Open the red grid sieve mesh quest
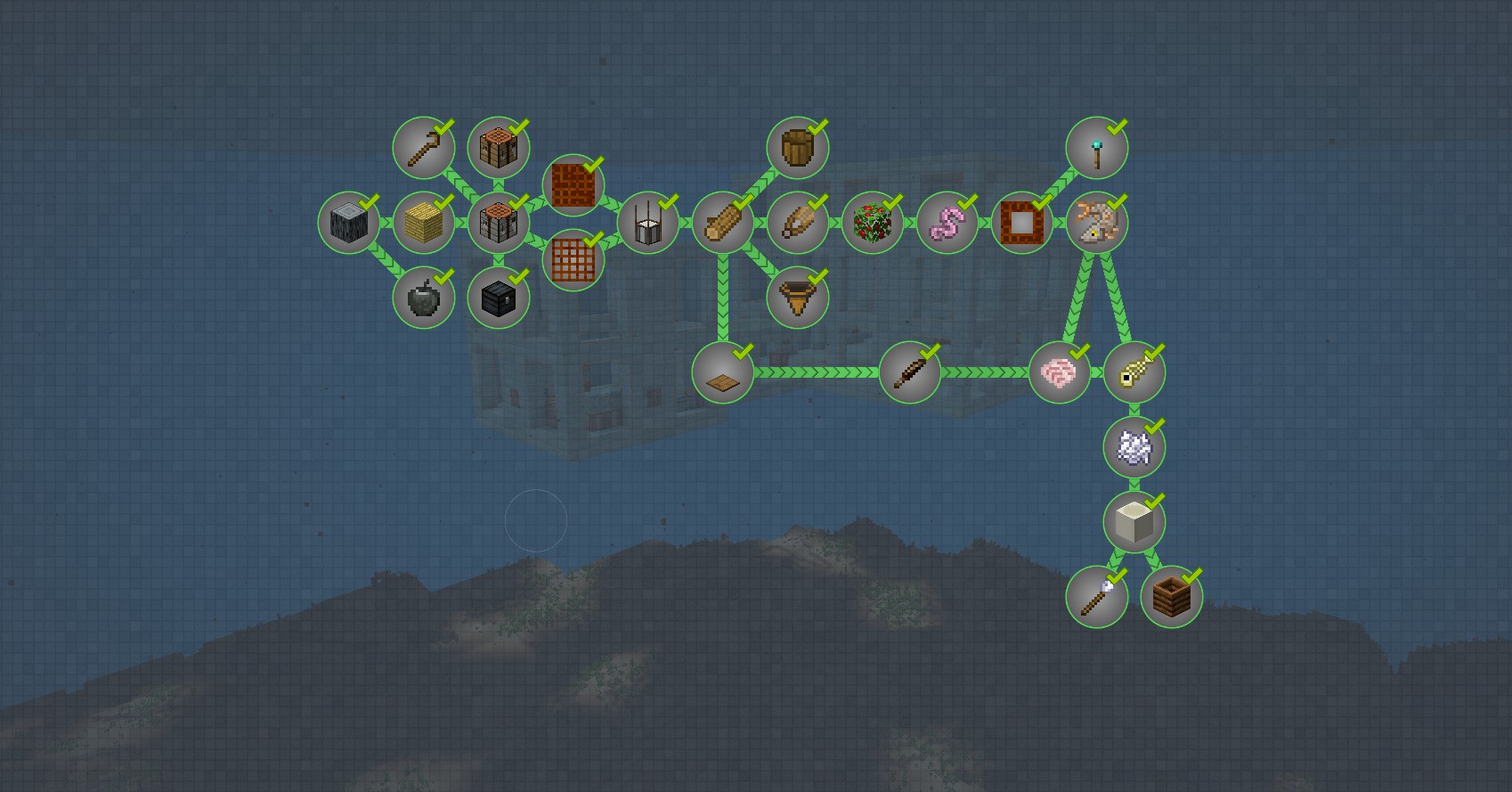The width and height of the screenshot is (1512, 792). click(573, 260)
